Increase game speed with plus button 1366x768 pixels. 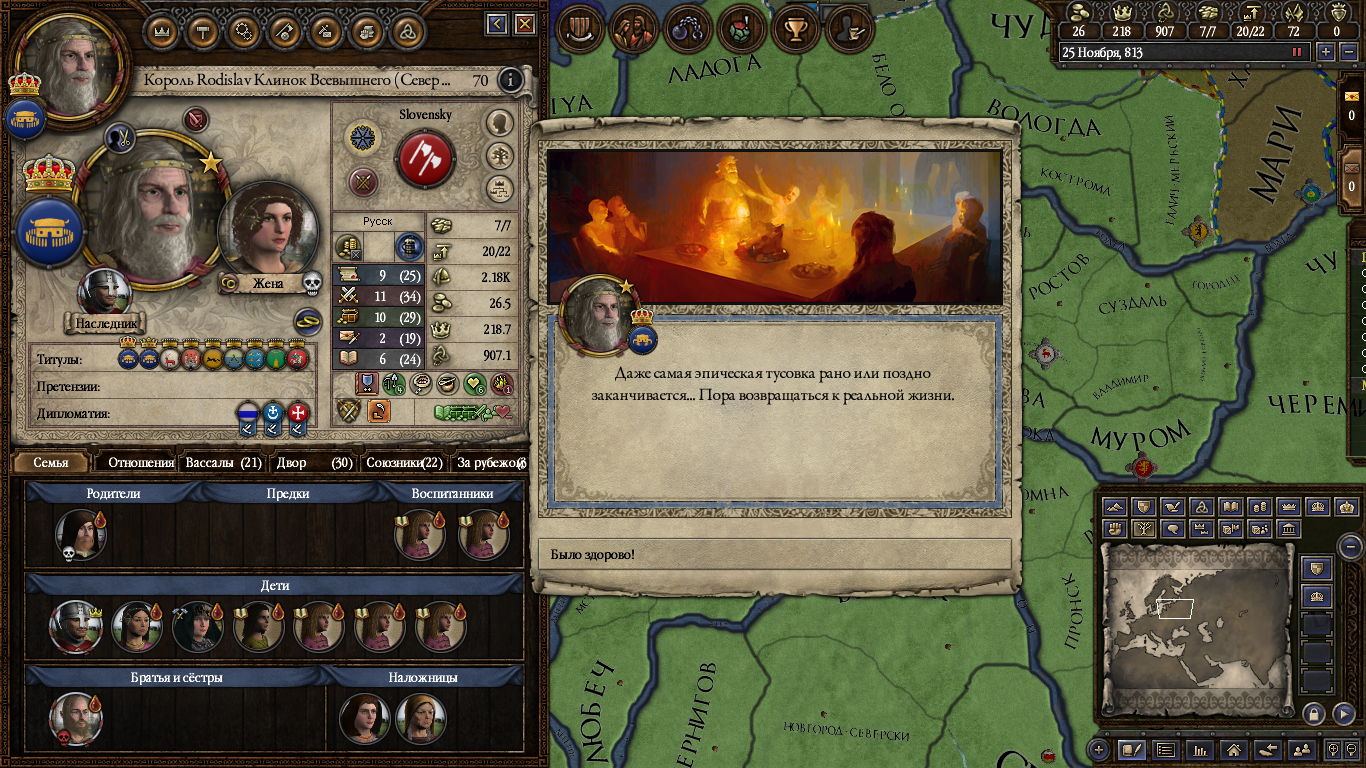[1326, 52]
